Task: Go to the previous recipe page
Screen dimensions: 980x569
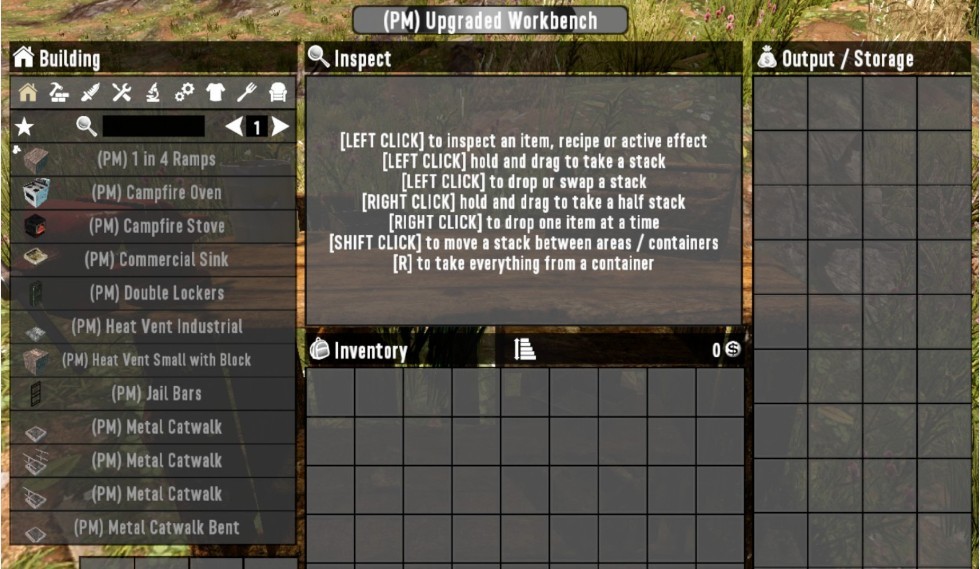Action: coord(233,127)
